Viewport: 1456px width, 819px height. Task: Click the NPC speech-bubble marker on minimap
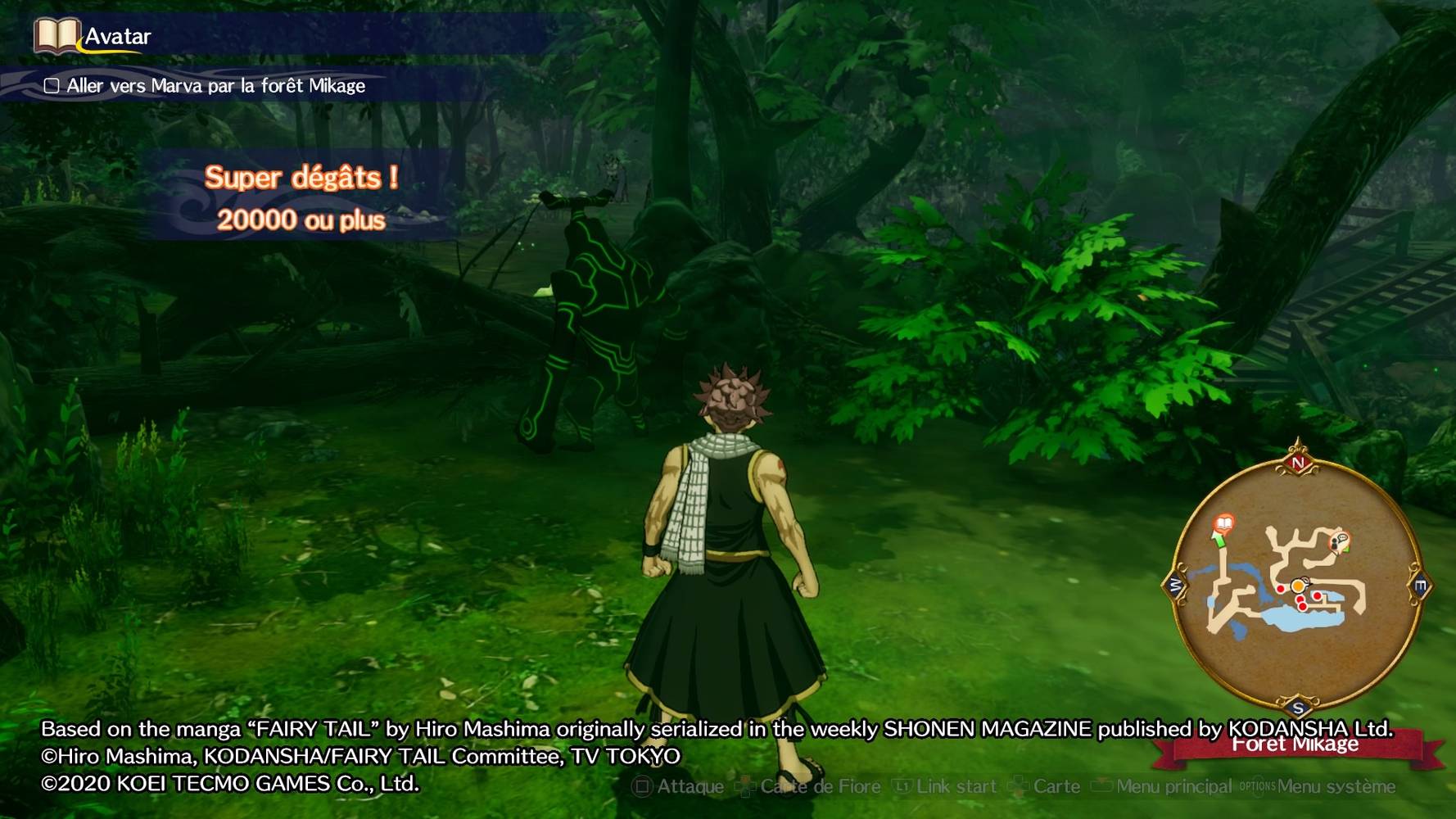click(x=1340, y=541)
